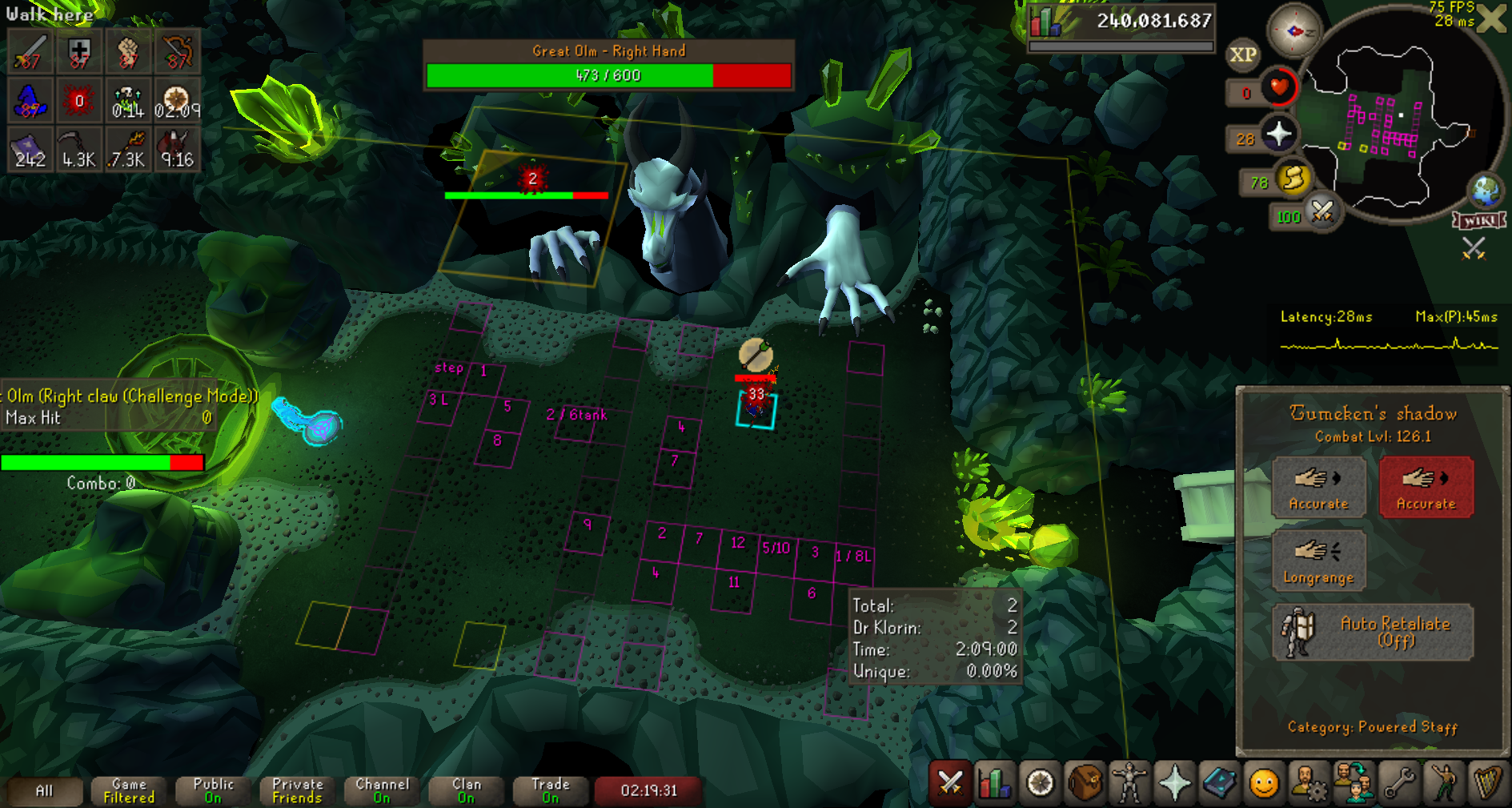Open the backpack inventory tab

[x=1085, y=783]
